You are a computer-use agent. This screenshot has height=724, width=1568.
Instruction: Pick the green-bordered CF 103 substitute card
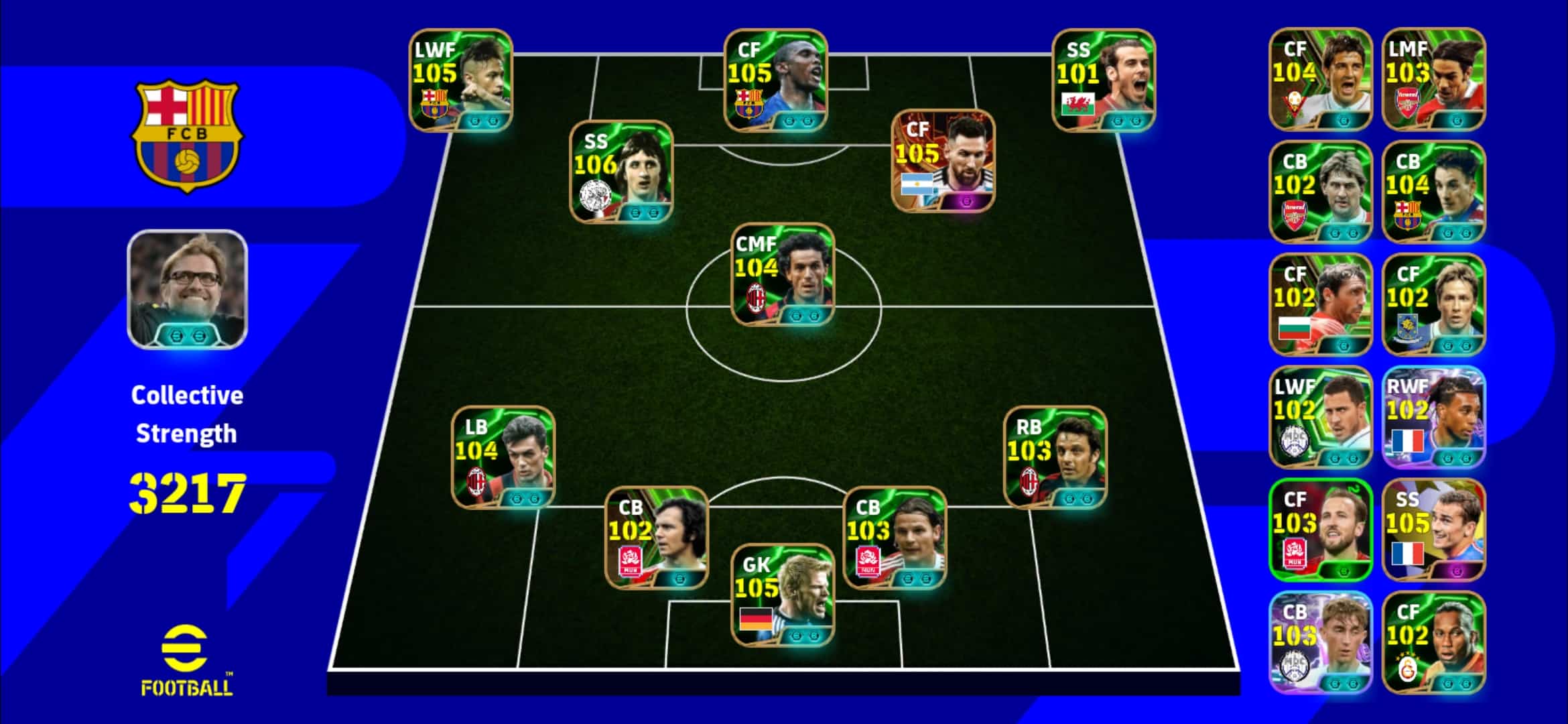1320,530
